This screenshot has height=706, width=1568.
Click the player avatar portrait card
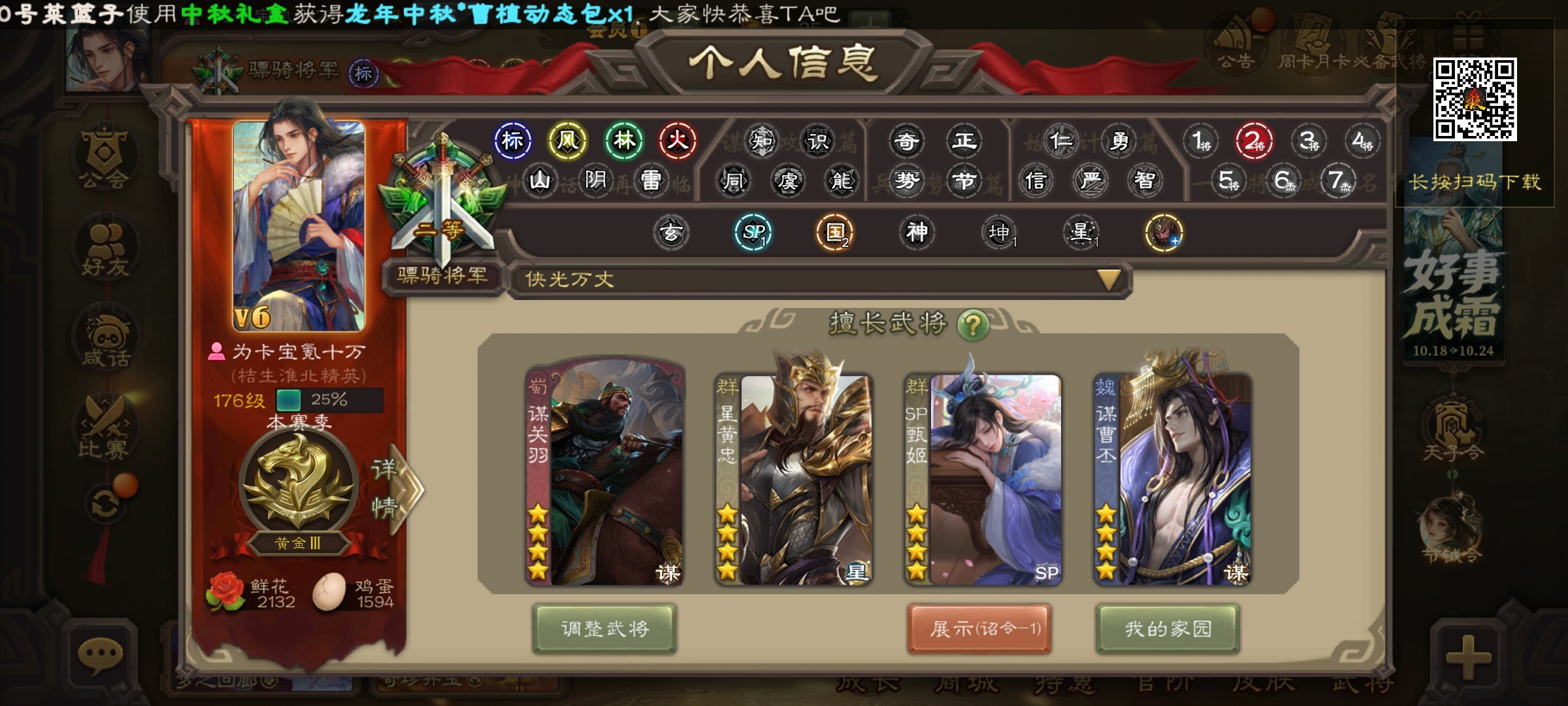pos(299,226)
